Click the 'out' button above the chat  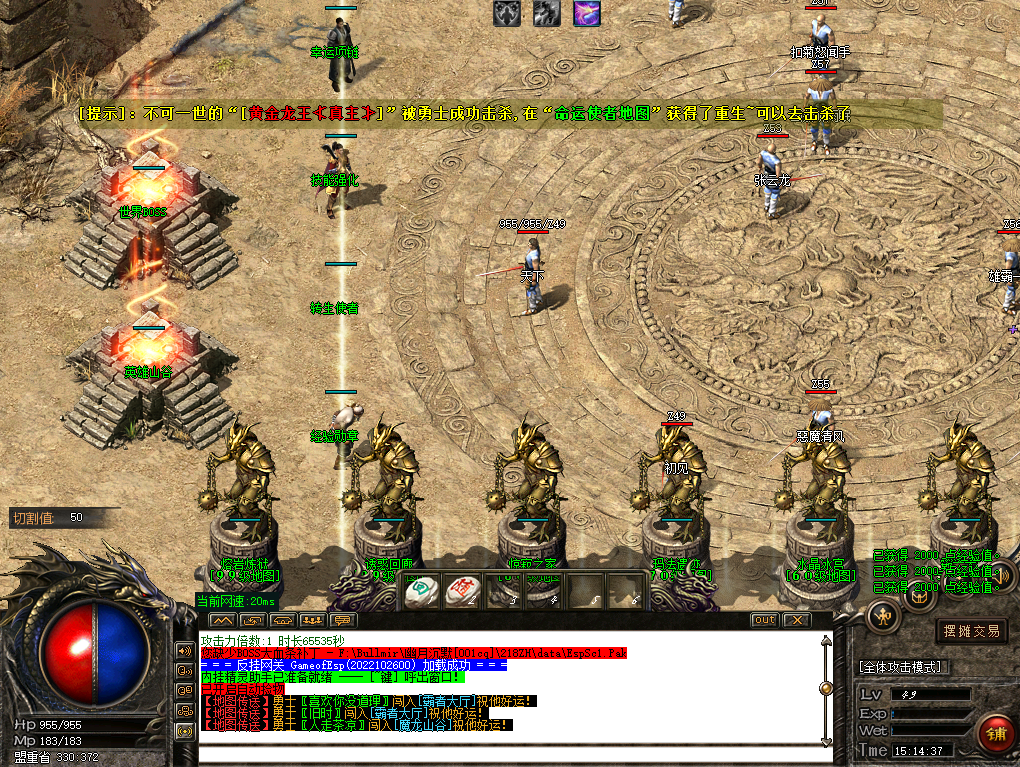(764, 620)
